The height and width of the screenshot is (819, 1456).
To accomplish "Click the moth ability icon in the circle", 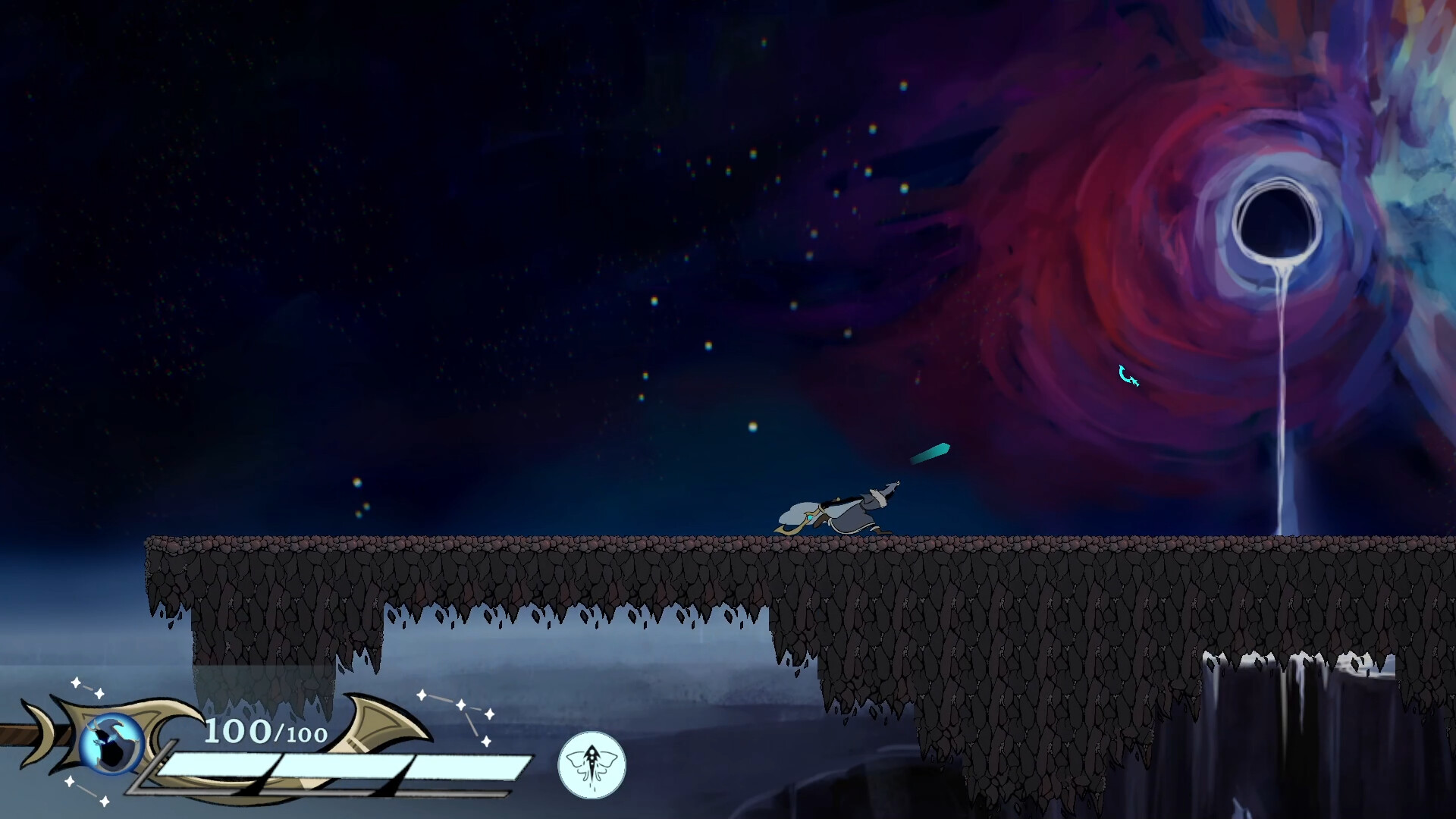I will click(x=593, y=766).
